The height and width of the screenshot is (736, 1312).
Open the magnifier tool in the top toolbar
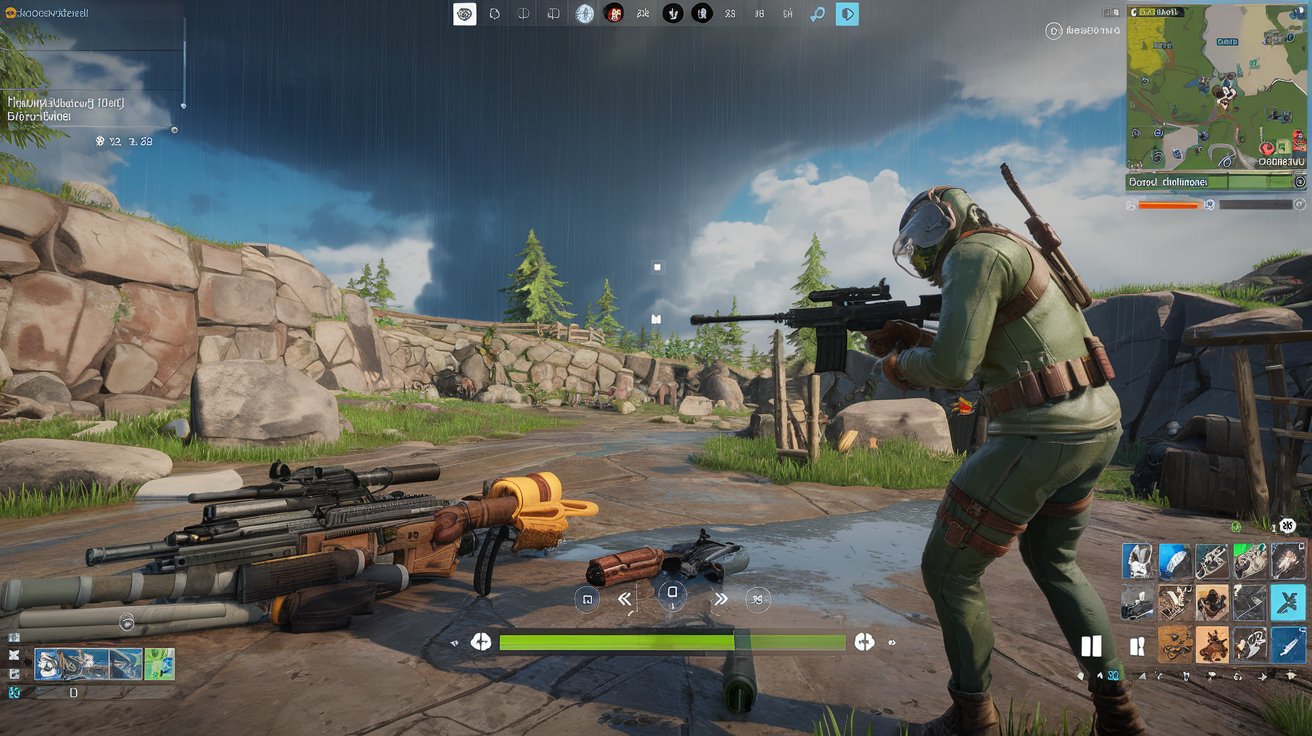pos(817,14)
